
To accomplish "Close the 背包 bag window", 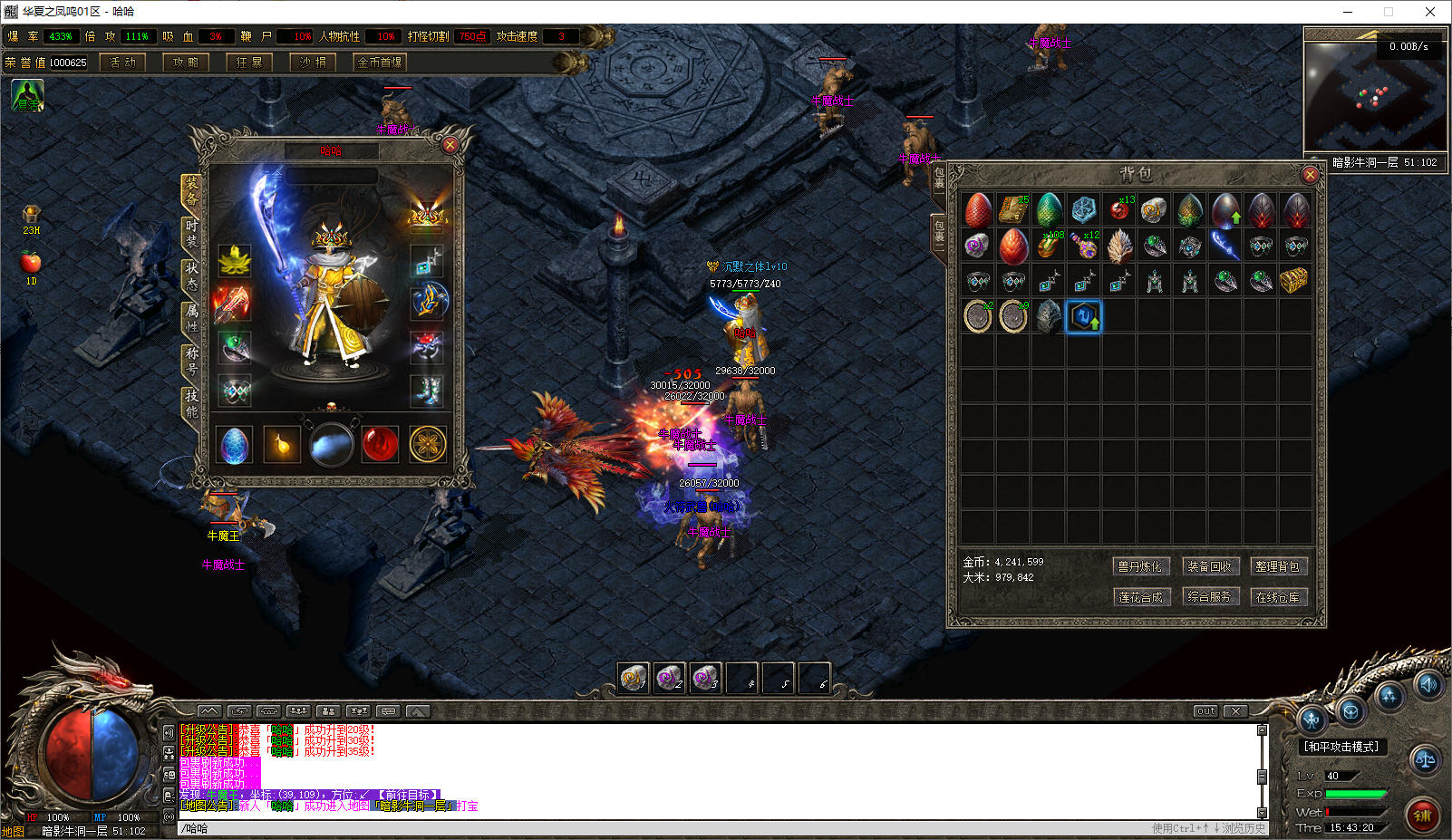I will coord(1309,174).
